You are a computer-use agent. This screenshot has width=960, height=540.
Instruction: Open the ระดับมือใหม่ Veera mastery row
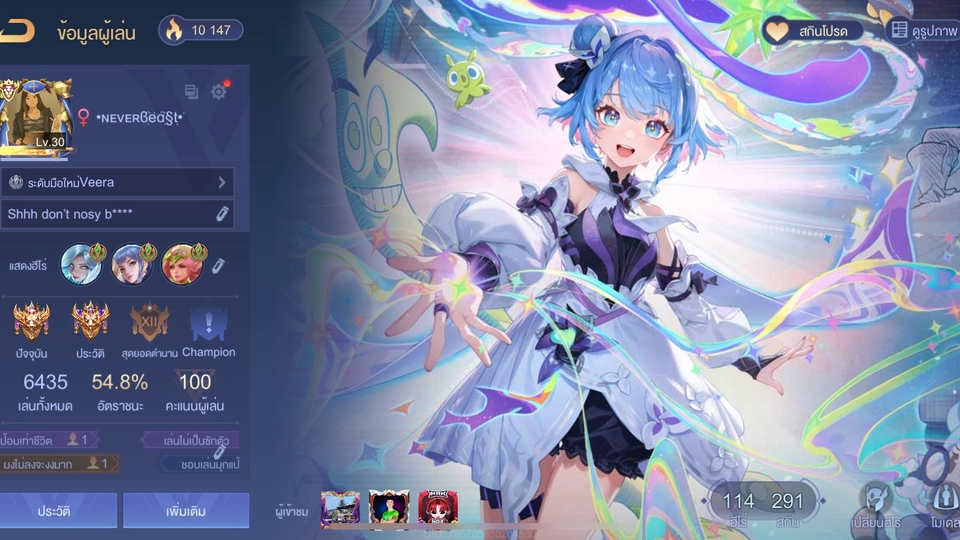coord(117,182)
